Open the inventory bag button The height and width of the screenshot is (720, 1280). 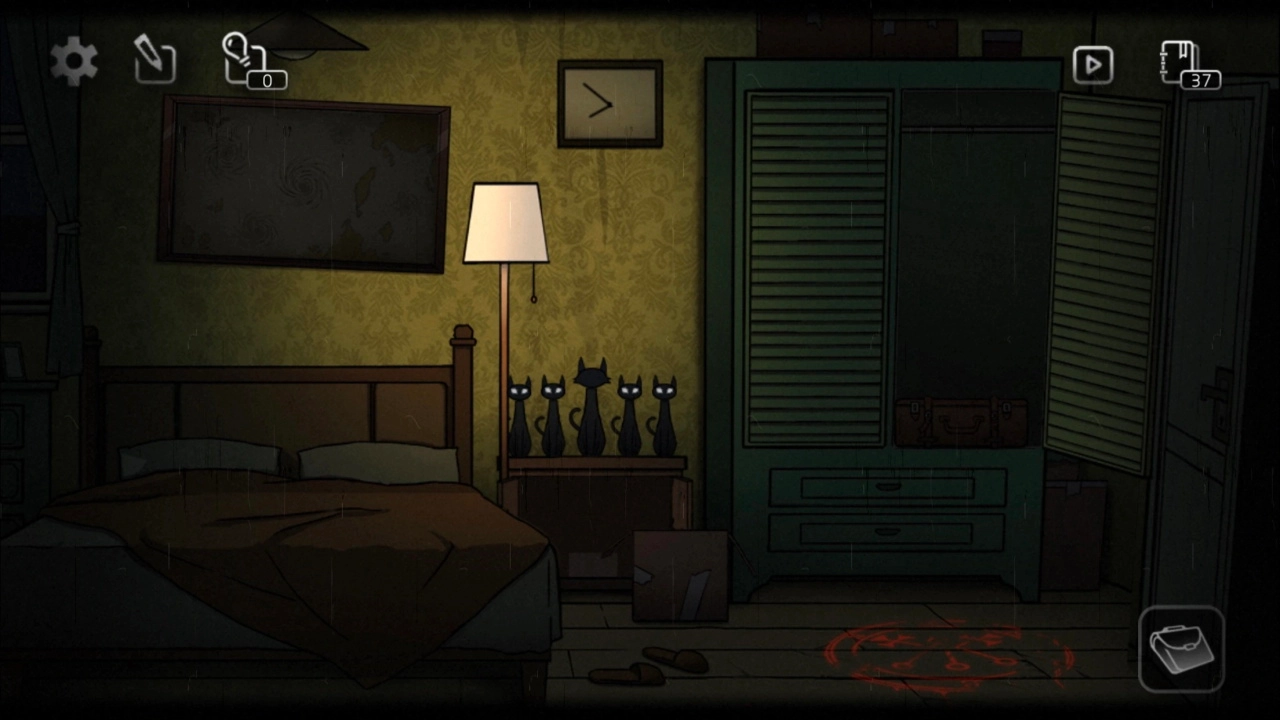click(x=1181, y=648)
